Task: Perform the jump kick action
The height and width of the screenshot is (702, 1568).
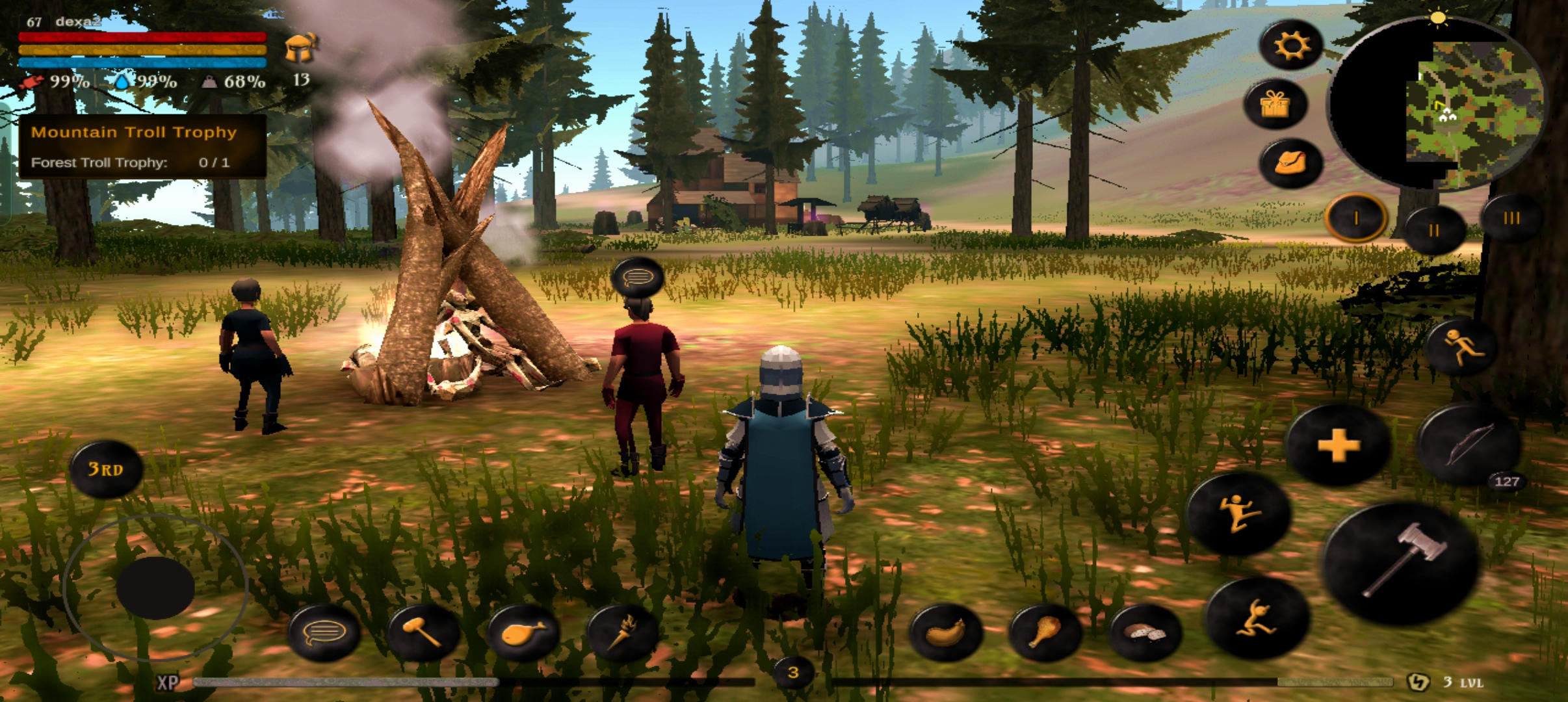Action: (x=1238, y=513)
